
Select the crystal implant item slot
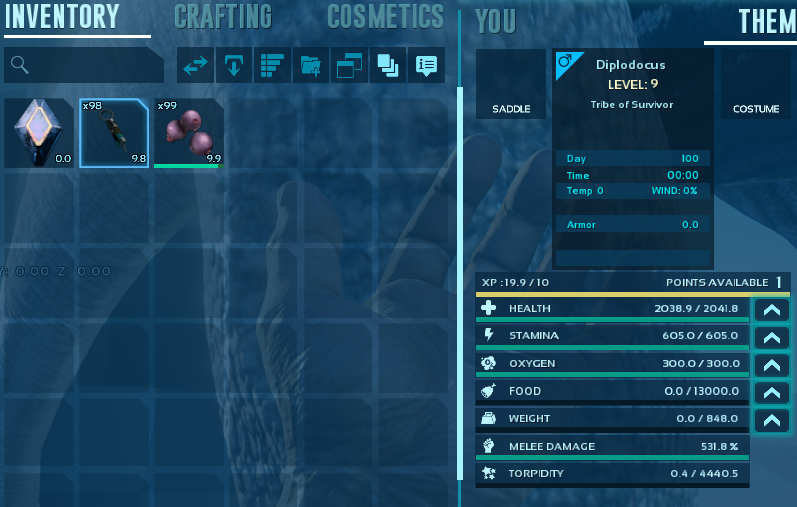38,132
